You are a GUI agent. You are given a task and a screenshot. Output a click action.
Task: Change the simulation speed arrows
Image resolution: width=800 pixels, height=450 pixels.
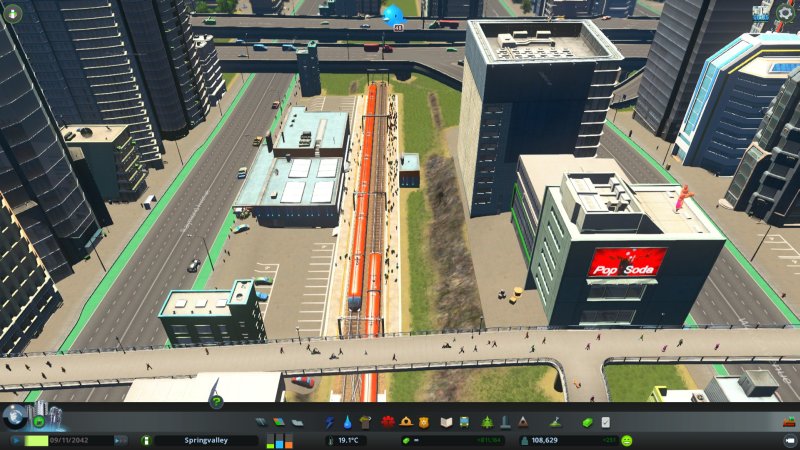click(x=122, y=440)
